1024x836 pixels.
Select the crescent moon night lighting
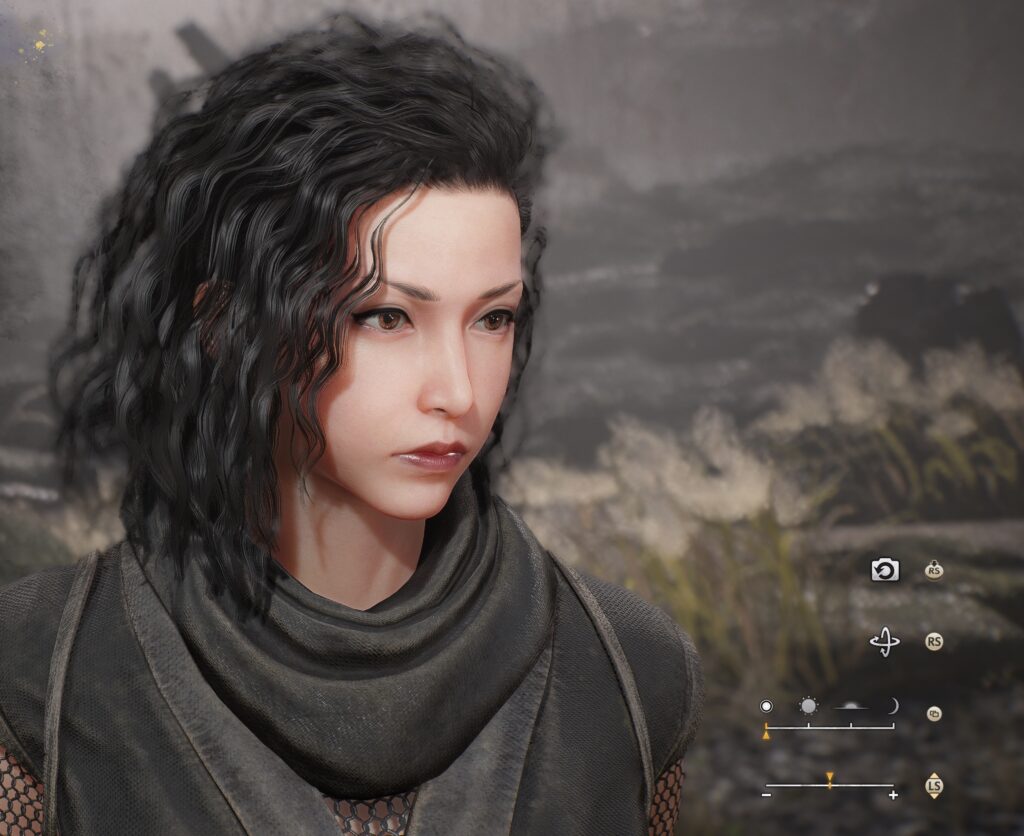coord(892,706)
